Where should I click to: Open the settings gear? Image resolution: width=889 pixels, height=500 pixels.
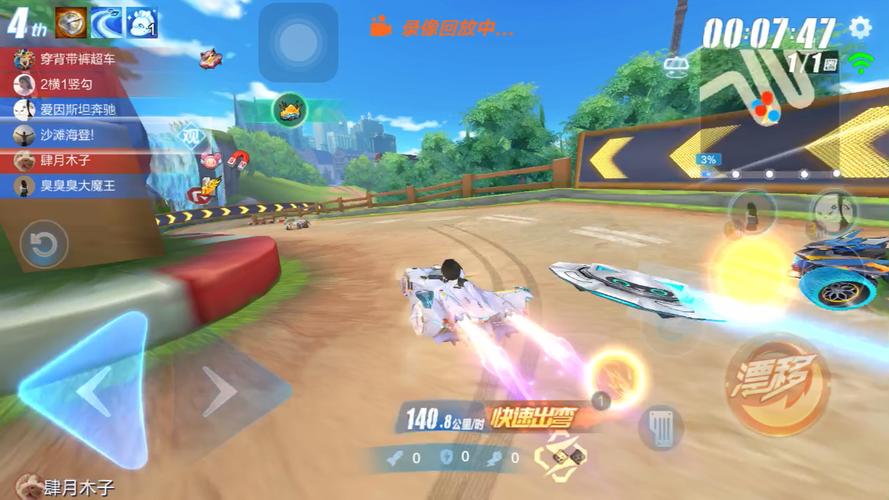coord(860,27)
